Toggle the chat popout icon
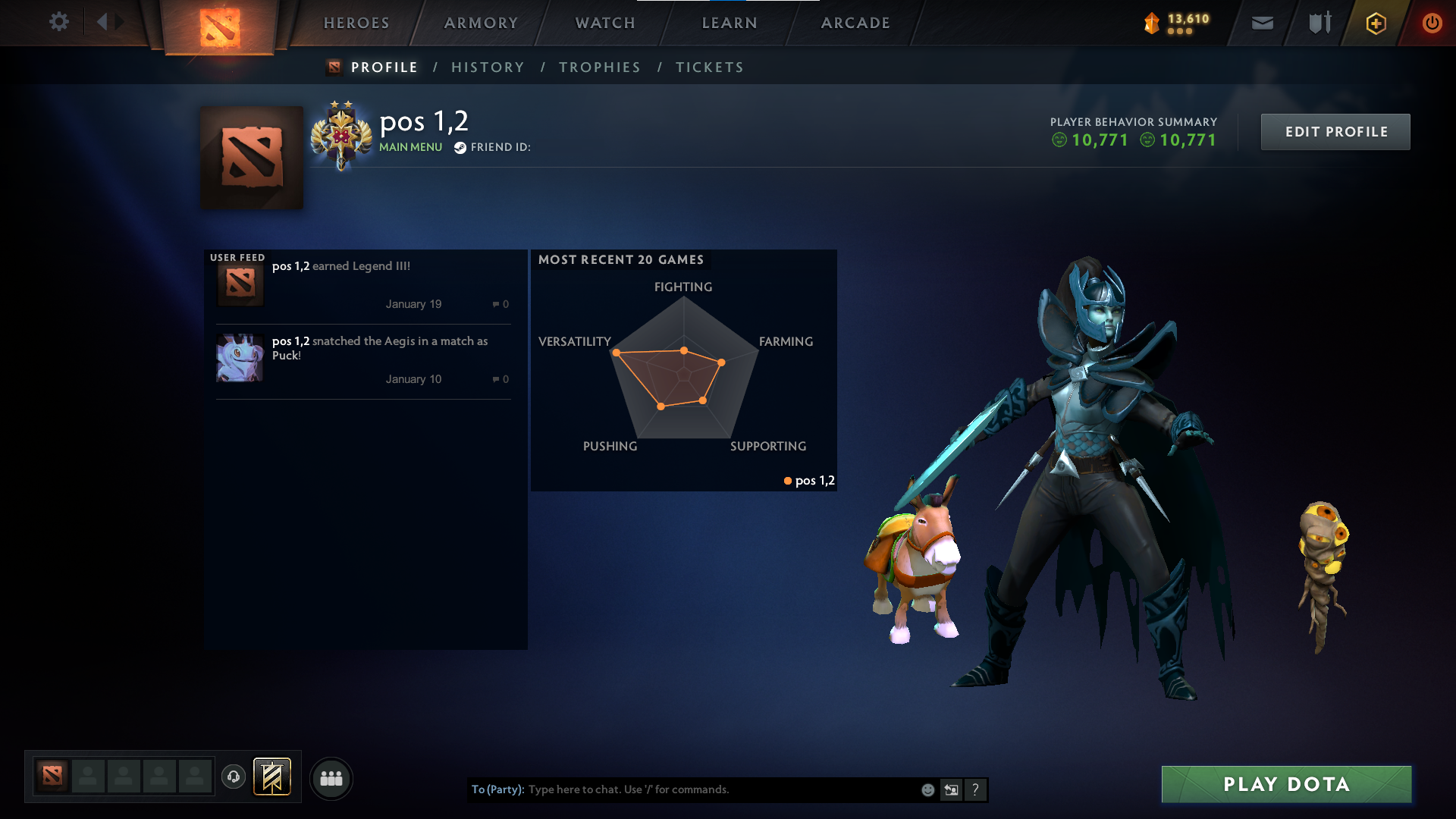Viewport: 1456px width, 819px height. click(951, 789)
